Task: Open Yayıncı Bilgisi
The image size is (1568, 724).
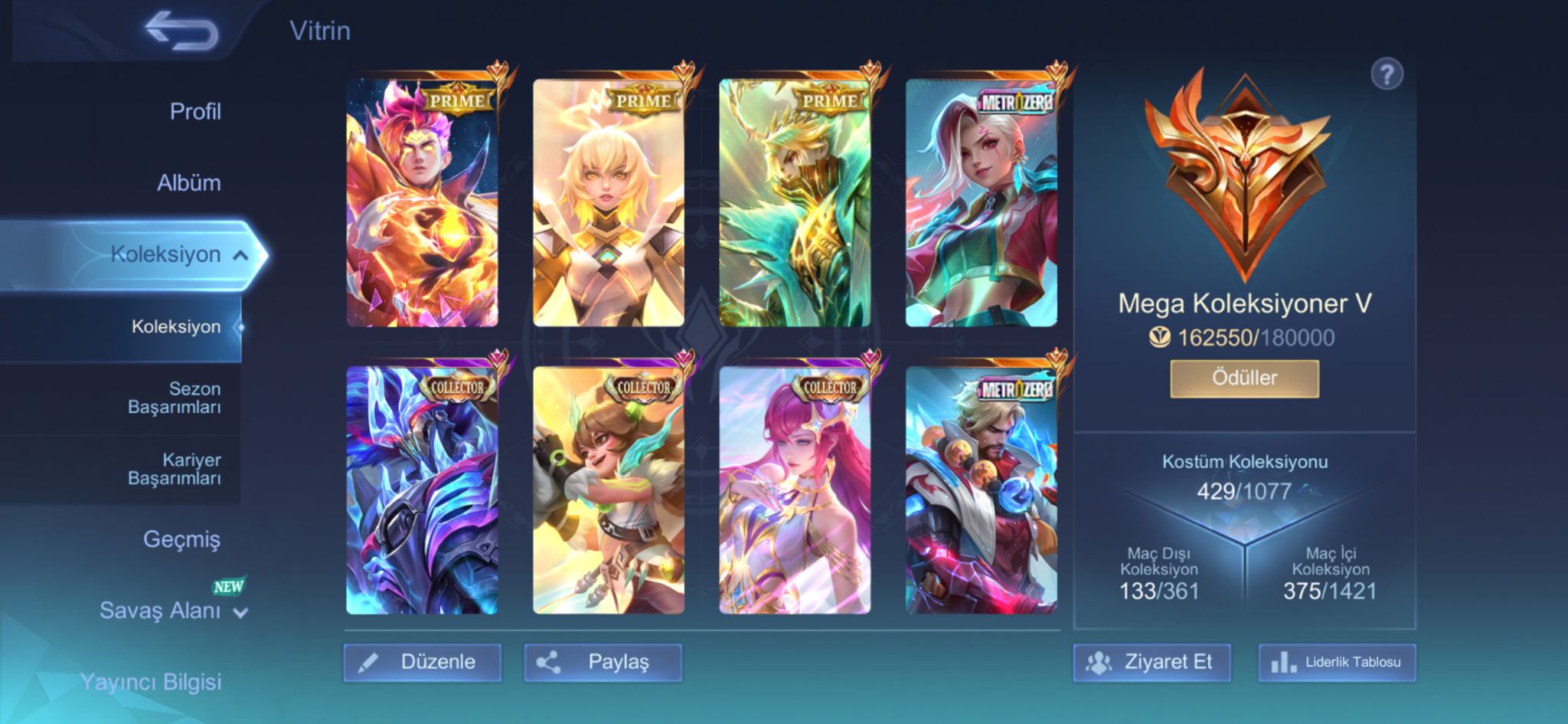Action: [x=151, y=682]
